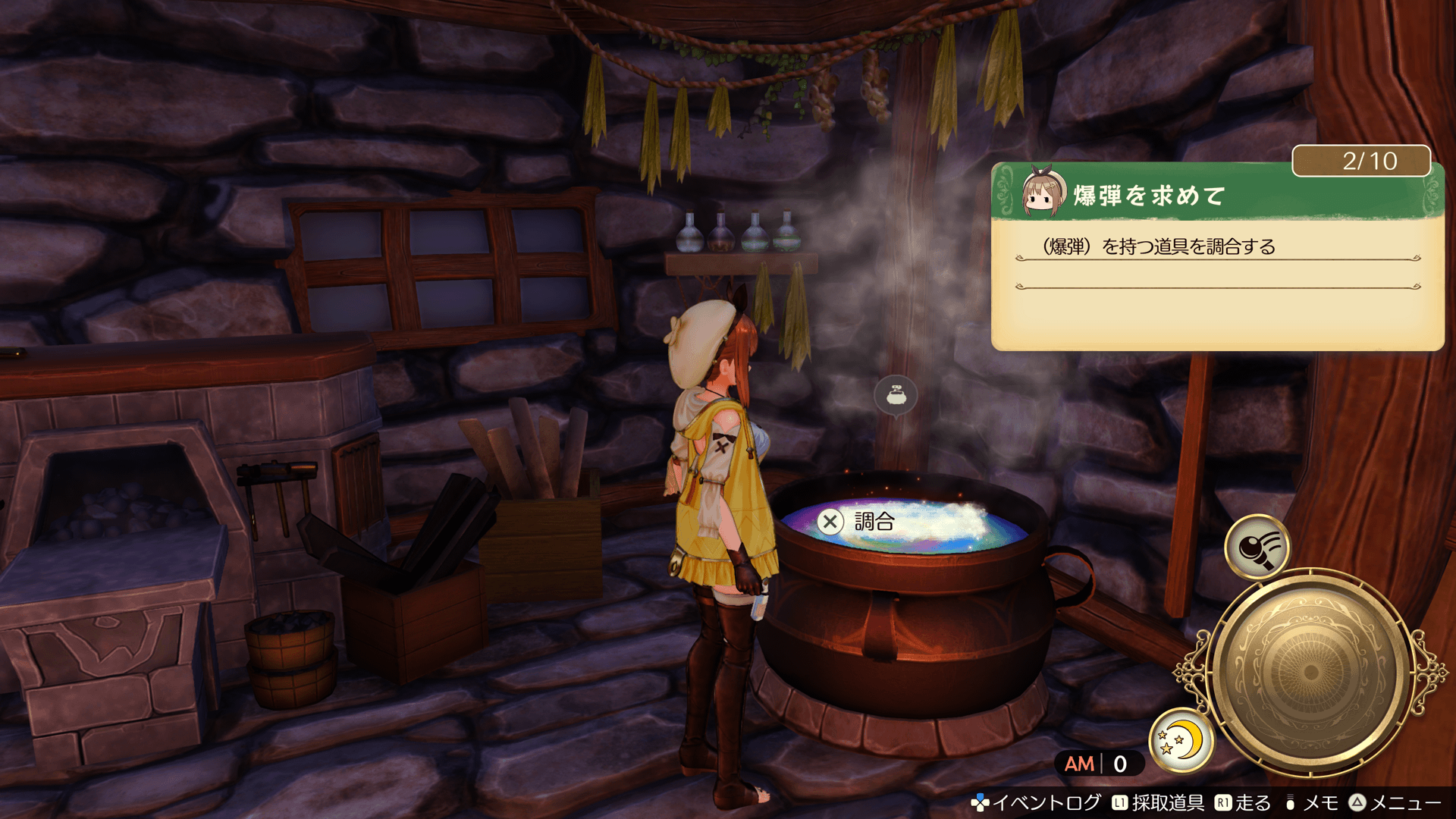The image size is (1456, 819).
Task: Toggle the 走る run option
Action: (1244, 802)
